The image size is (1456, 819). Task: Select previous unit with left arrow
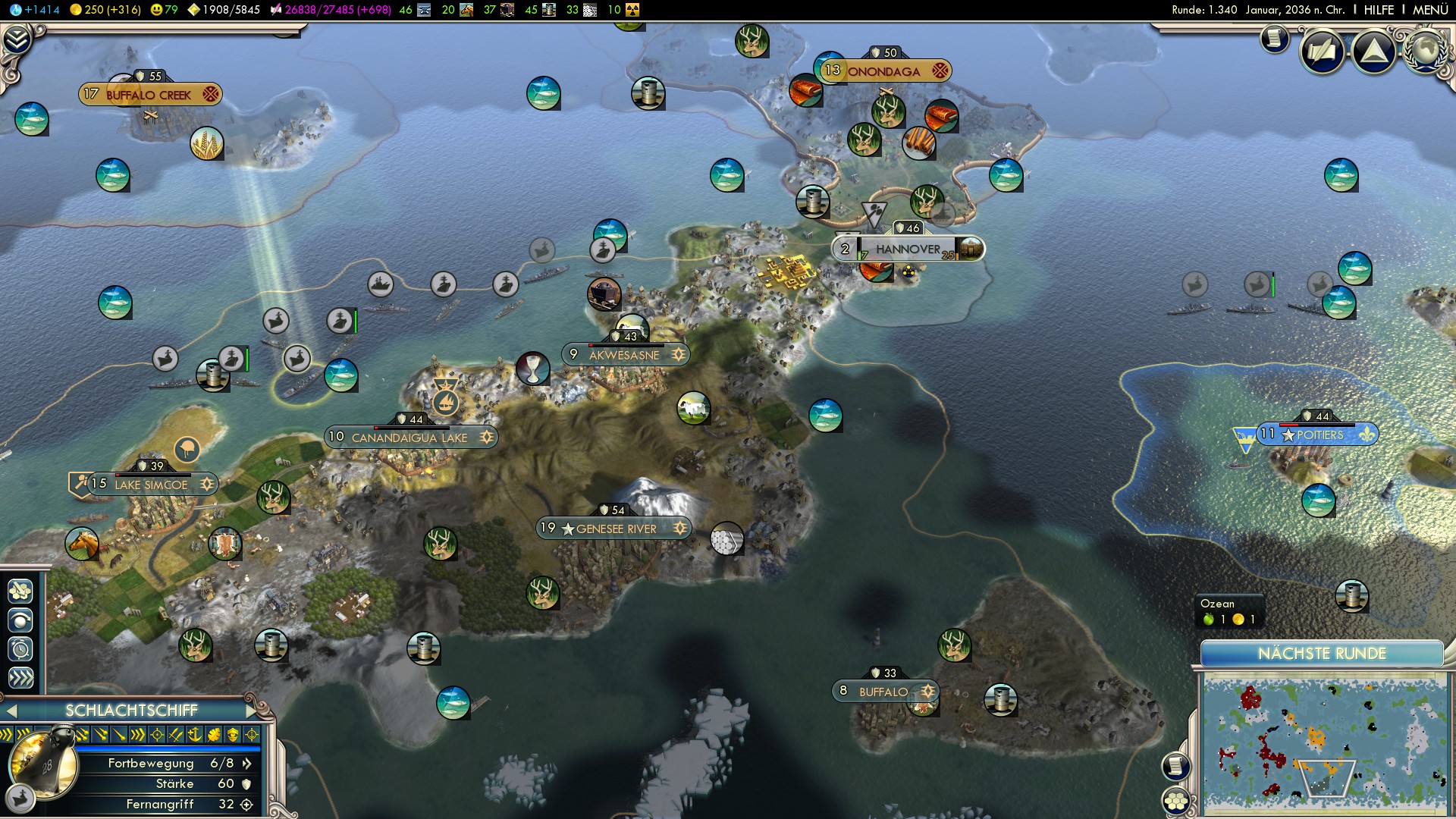pos(11,711)
